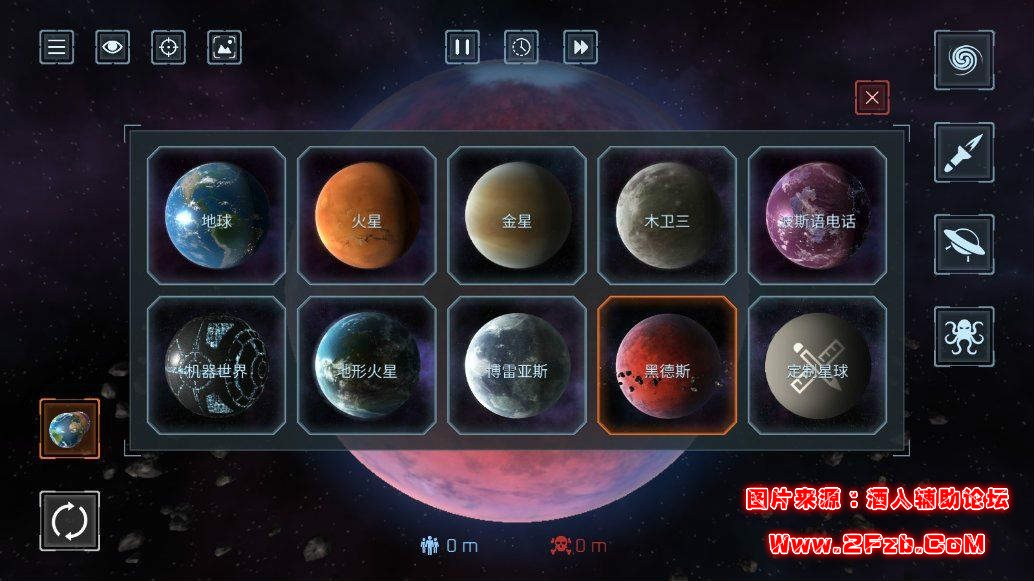Pick the 地形火星 terraformed Mars tile

pyautogui.click(x=367, y=366)
